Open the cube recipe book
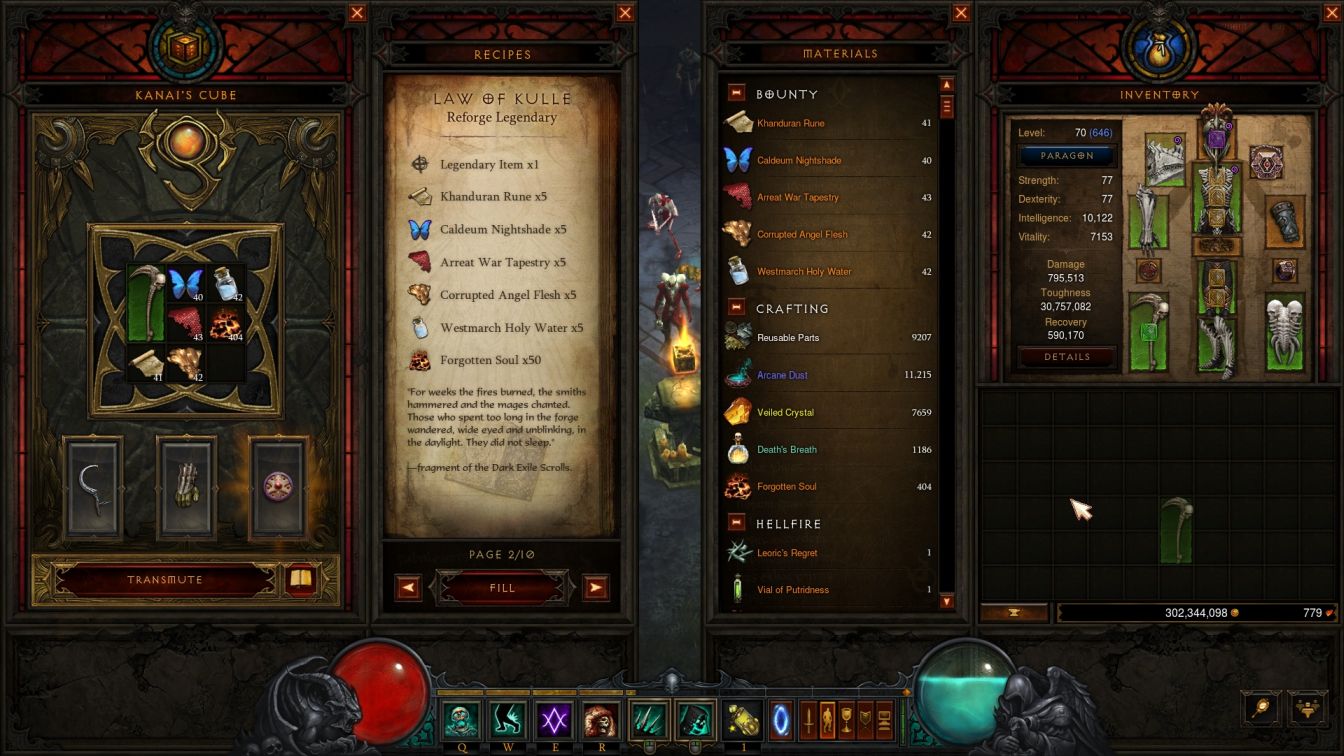 click(x=300, y=579)
